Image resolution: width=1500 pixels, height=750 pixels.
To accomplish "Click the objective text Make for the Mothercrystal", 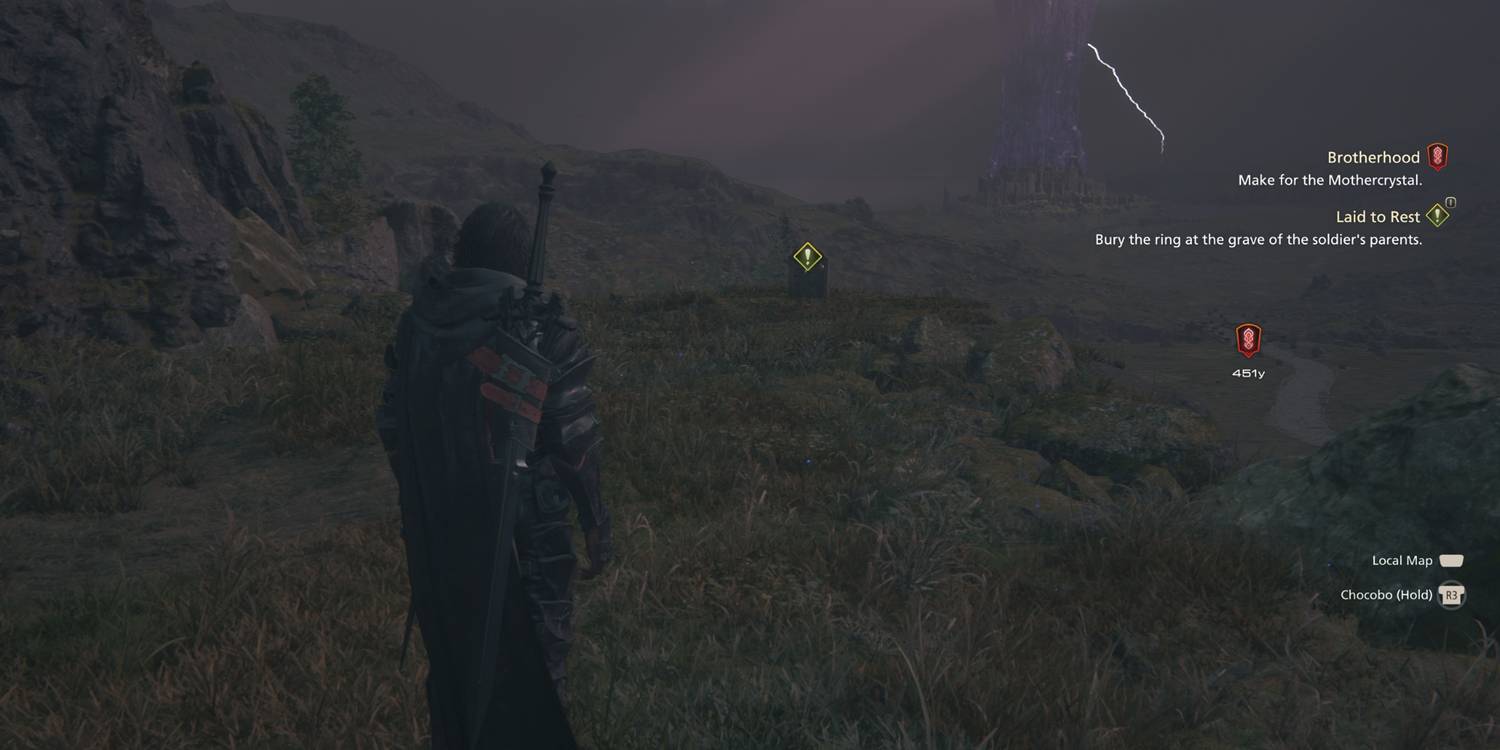I will [1330, 180].
